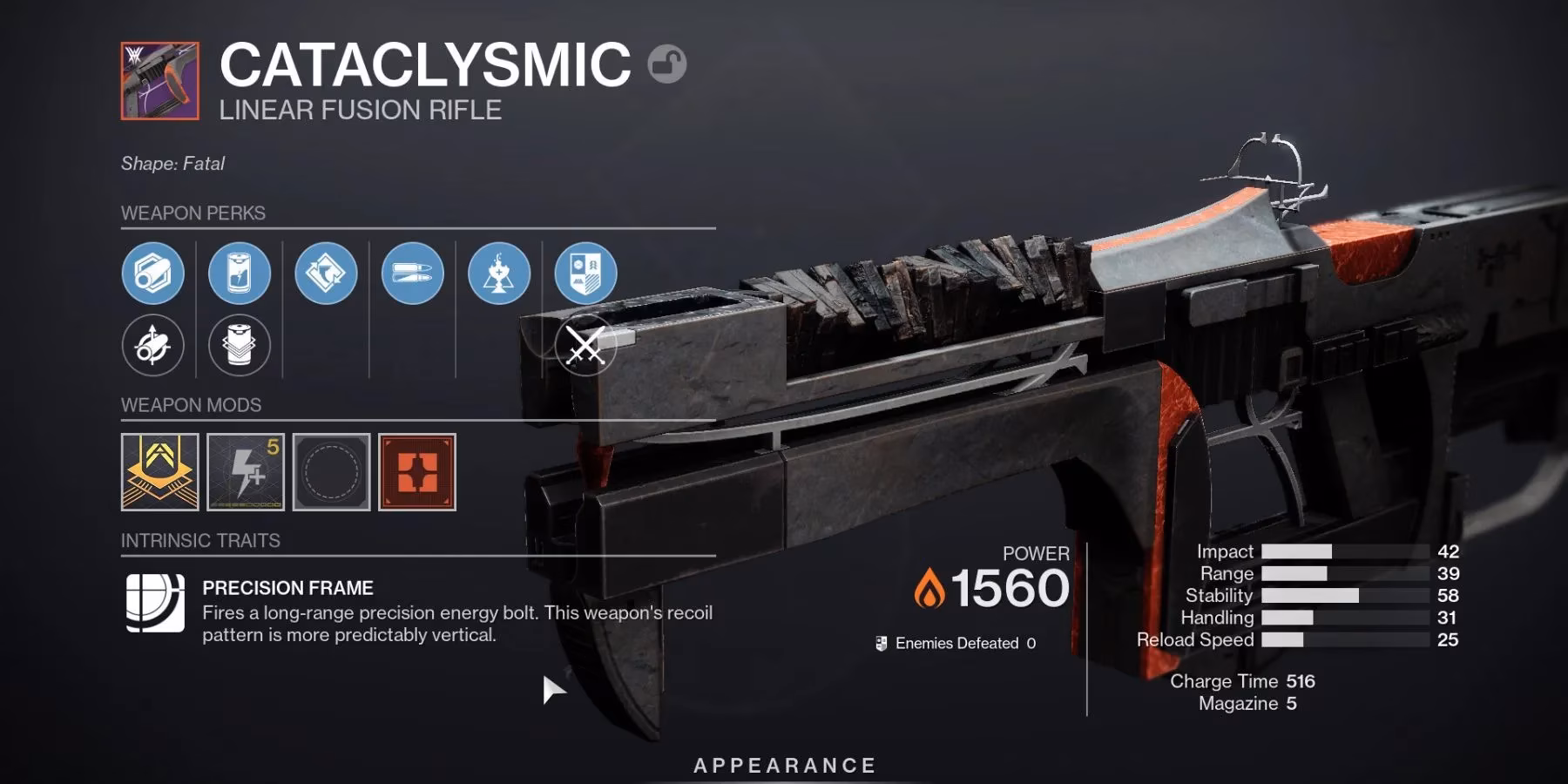Image resolution: width=1568 pixels, height=784 pixels.
Task: Select the enhanced battery magazine perk
Action: click(x=241, y=273)
